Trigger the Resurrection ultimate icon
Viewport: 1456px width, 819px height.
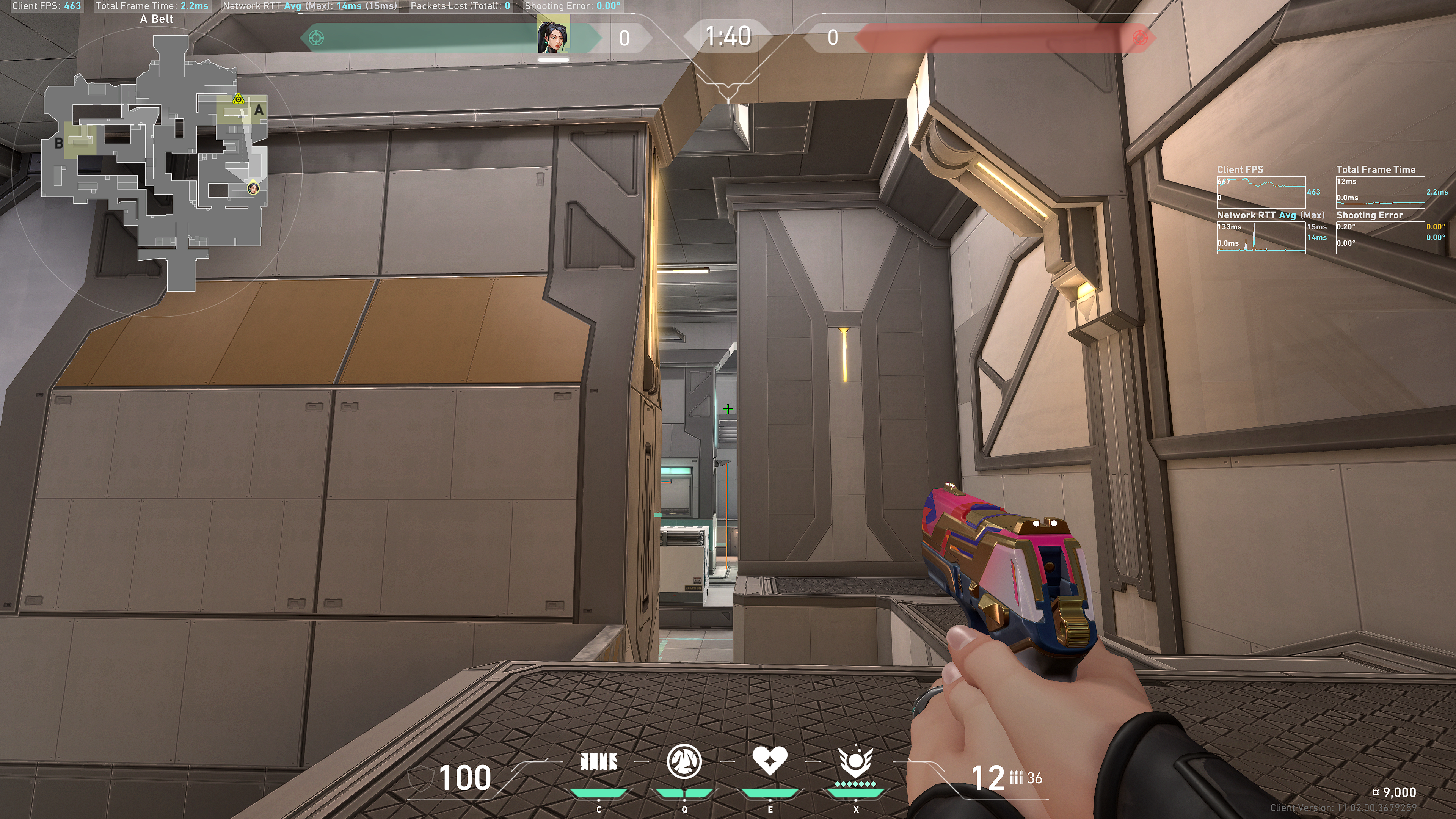point(855,761)
